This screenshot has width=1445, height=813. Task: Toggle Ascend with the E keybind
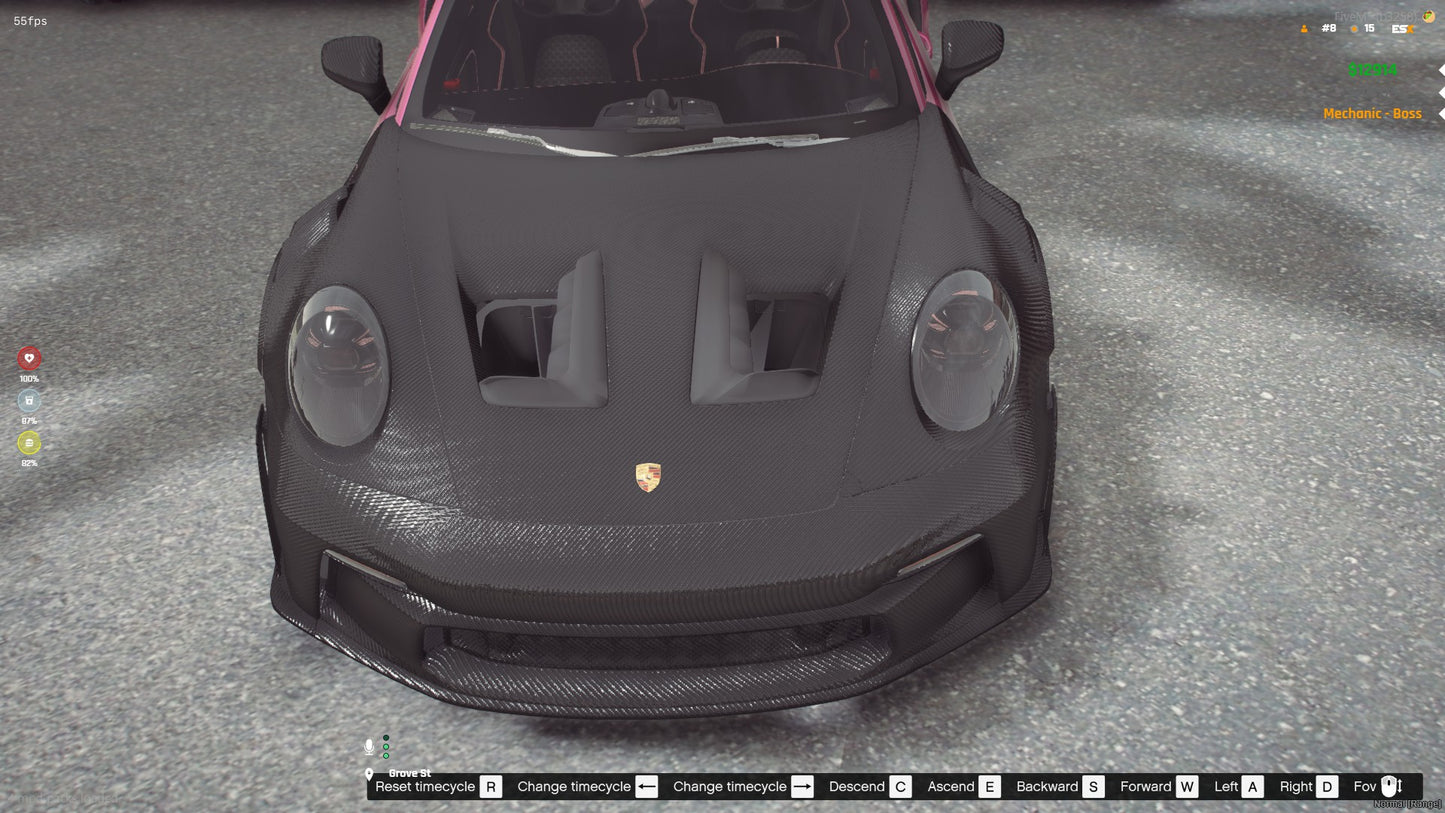pos(989,786)
